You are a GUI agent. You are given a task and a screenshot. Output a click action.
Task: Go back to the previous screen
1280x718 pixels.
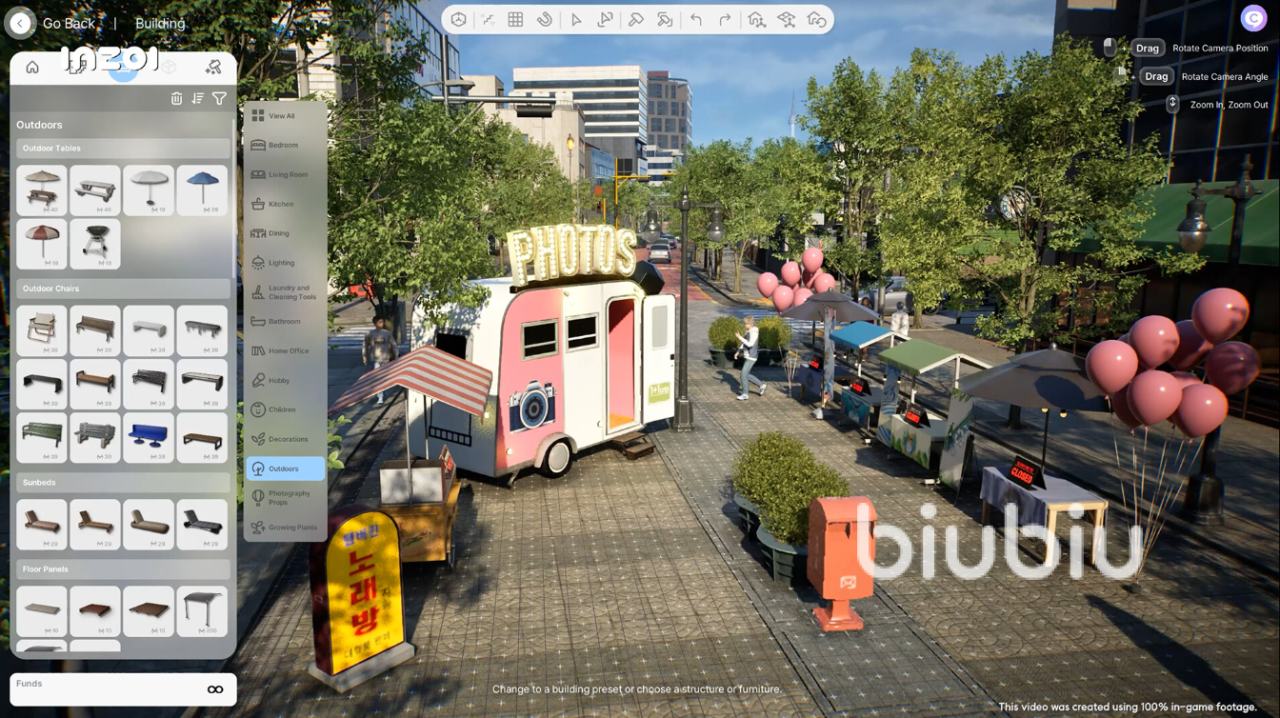(x=20, y=23)
